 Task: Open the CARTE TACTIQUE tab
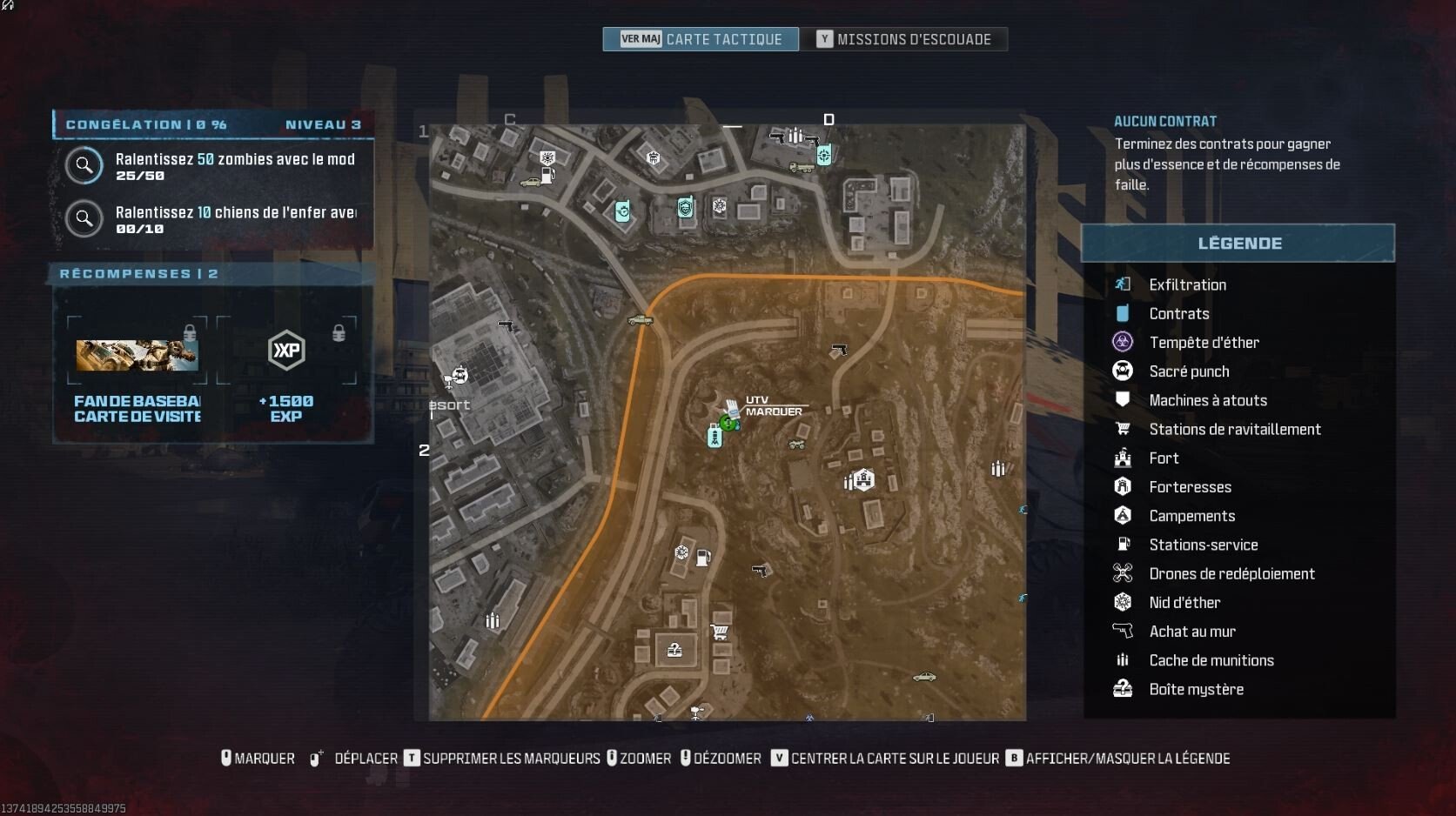[x=700, y=39]
